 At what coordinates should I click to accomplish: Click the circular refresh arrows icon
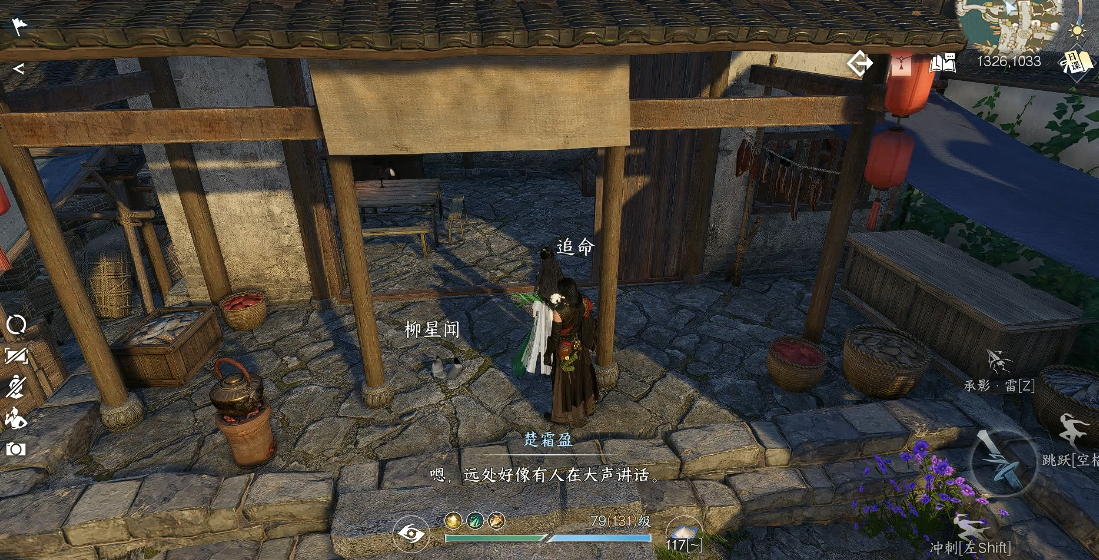coord(16,324)
